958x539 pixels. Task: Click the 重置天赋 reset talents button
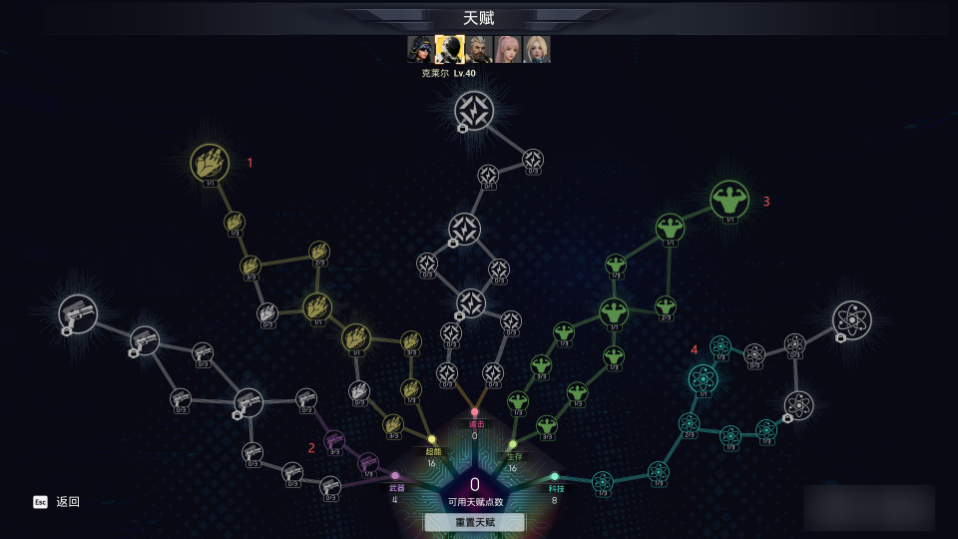point(474,522)
